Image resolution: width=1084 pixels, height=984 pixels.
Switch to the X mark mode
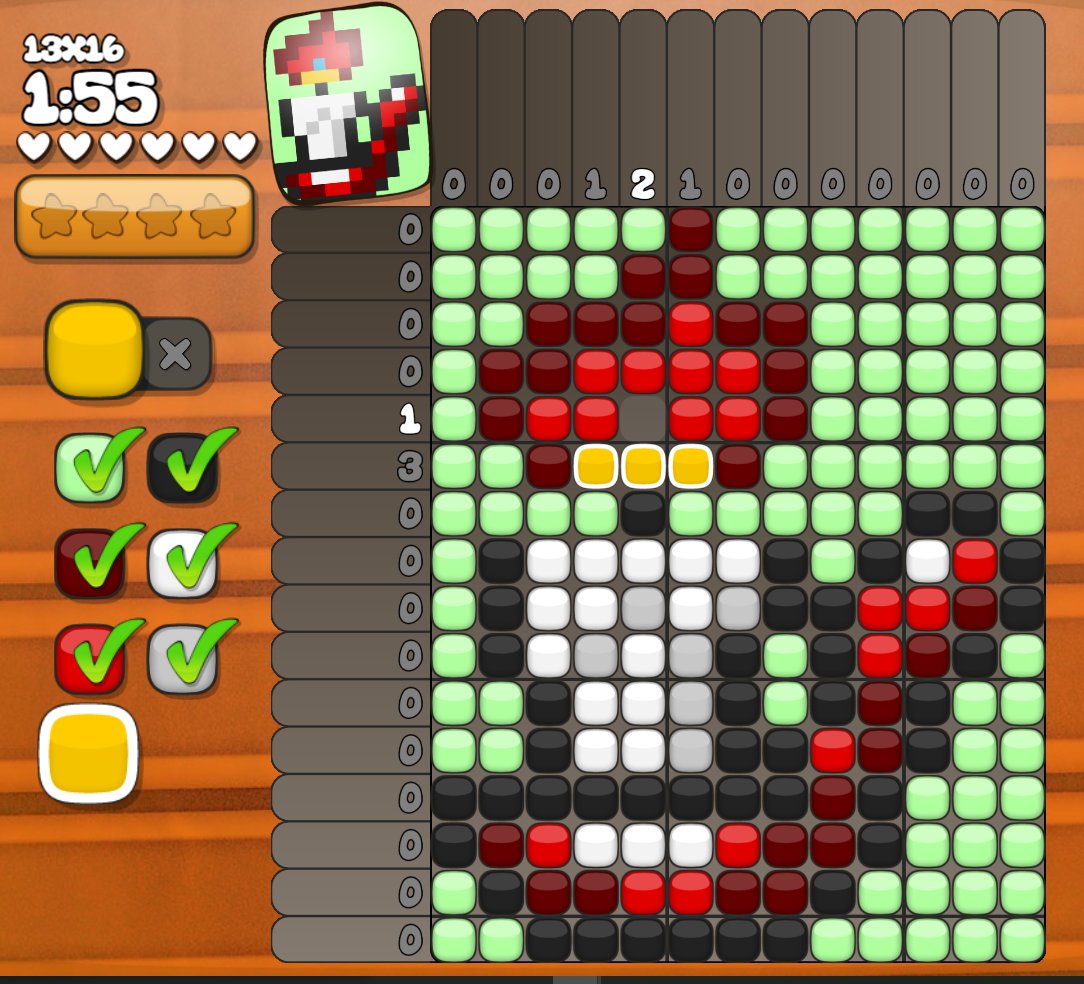pyautogui.click(x=176, y=354)
